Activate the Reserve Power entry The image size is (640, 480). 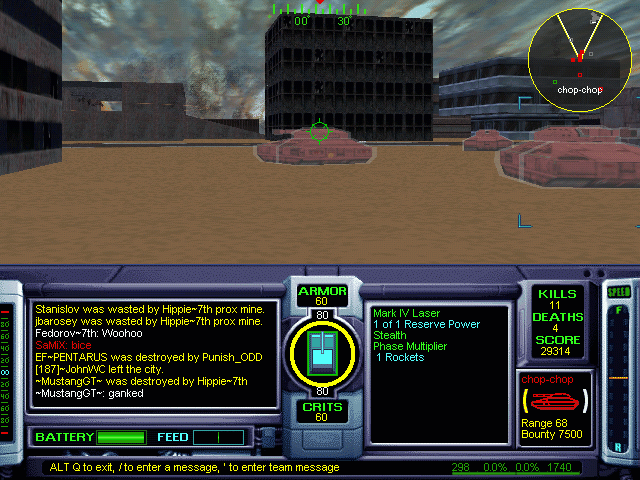pyautogui.click(x=426, y=324)
